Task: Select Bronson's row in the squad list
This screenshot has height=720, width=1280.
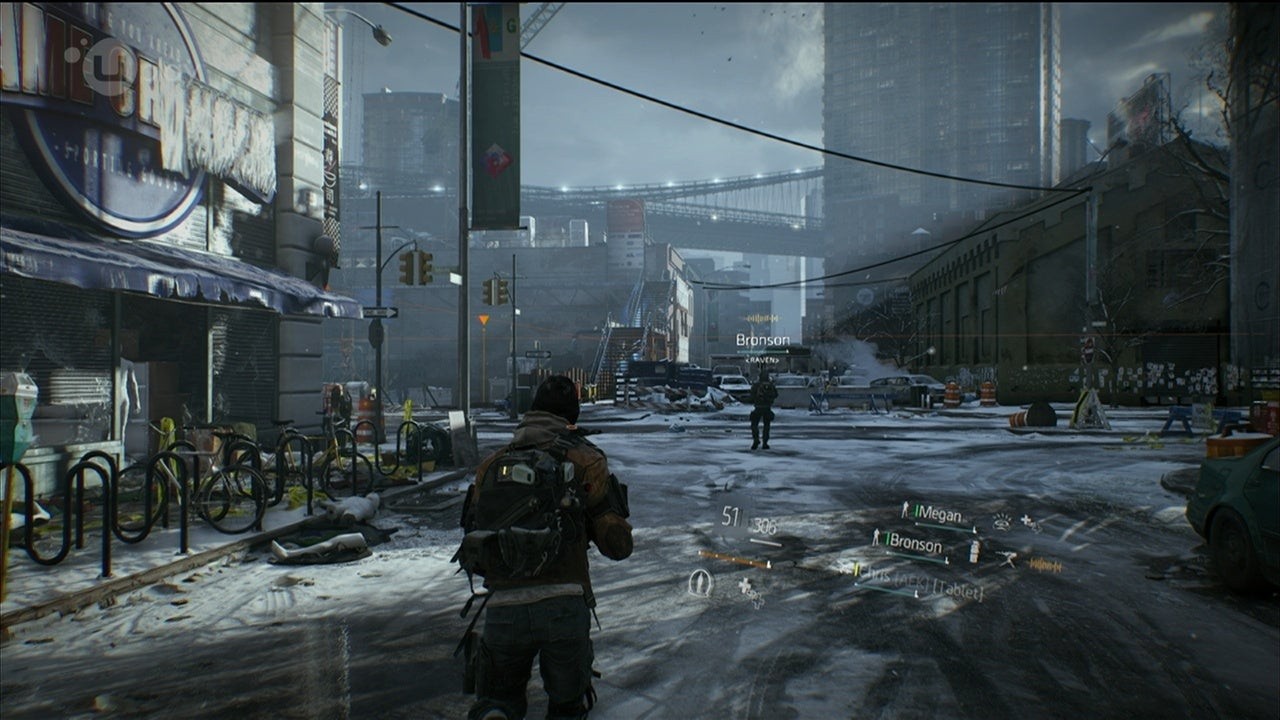Action: coord(914,546)
